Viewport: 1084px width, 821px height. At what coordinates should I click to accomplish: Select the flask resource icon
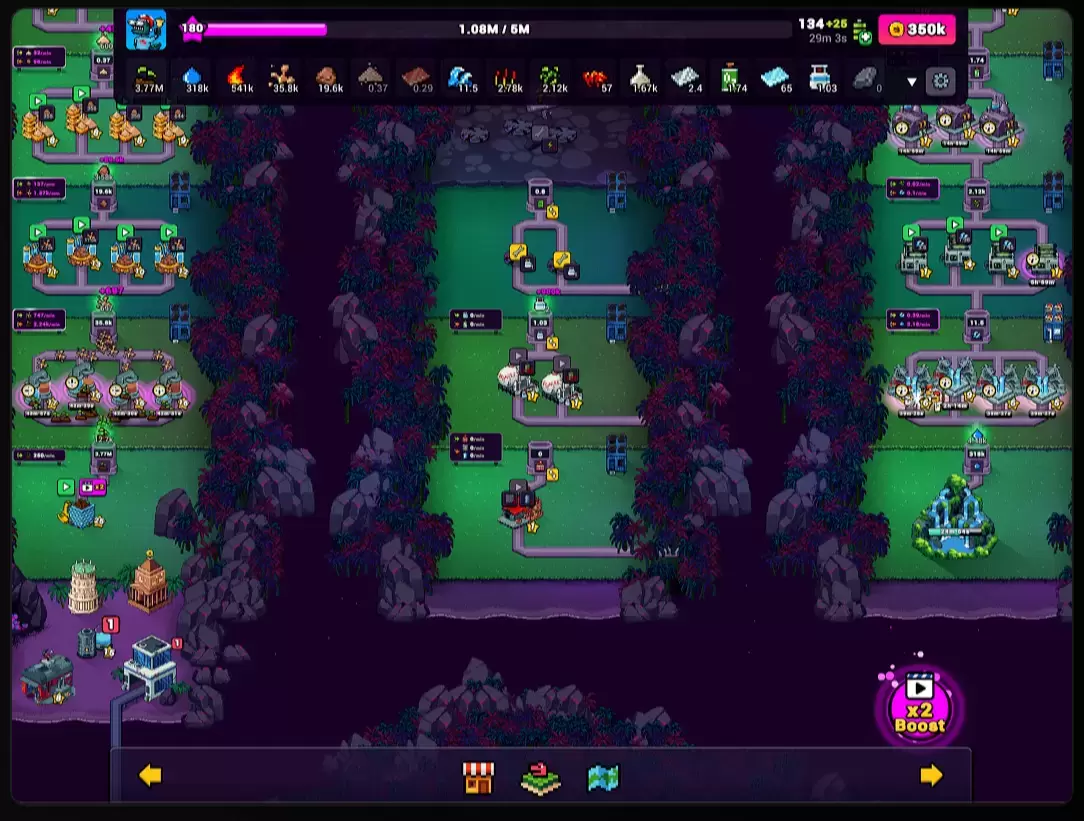643,78
